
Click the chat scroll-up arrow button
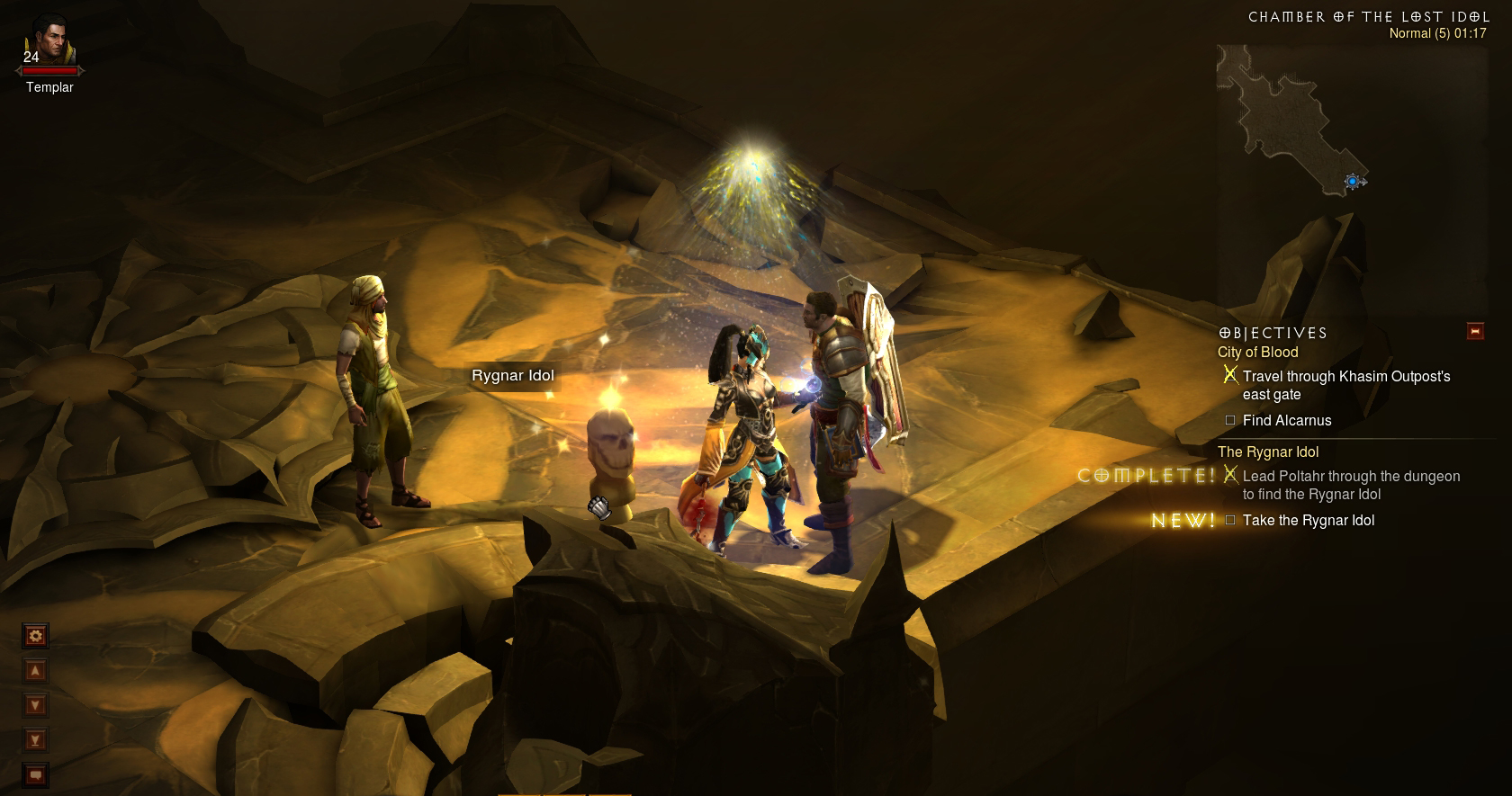(36, 671)
